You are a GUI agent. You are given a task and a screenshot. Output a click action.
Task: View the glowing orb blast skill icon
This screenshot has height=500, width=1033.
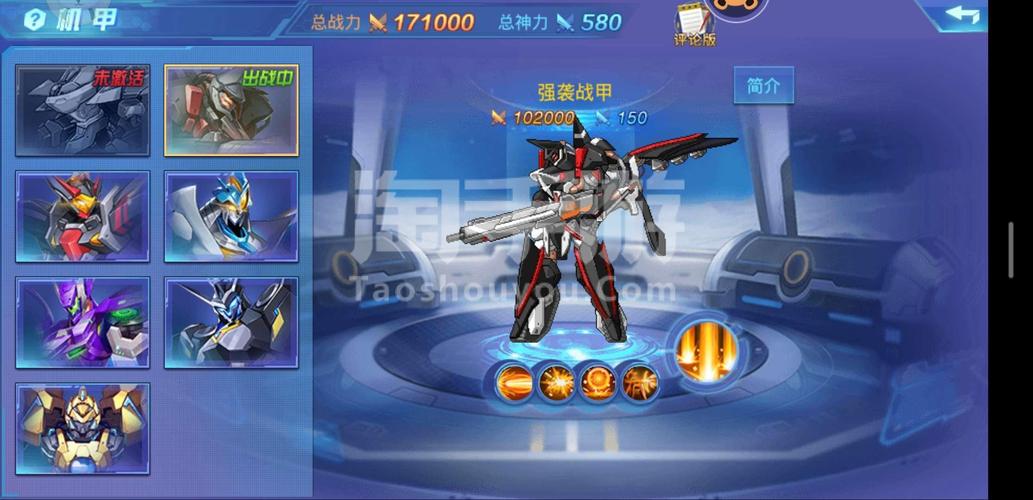[x=598, y=382]
